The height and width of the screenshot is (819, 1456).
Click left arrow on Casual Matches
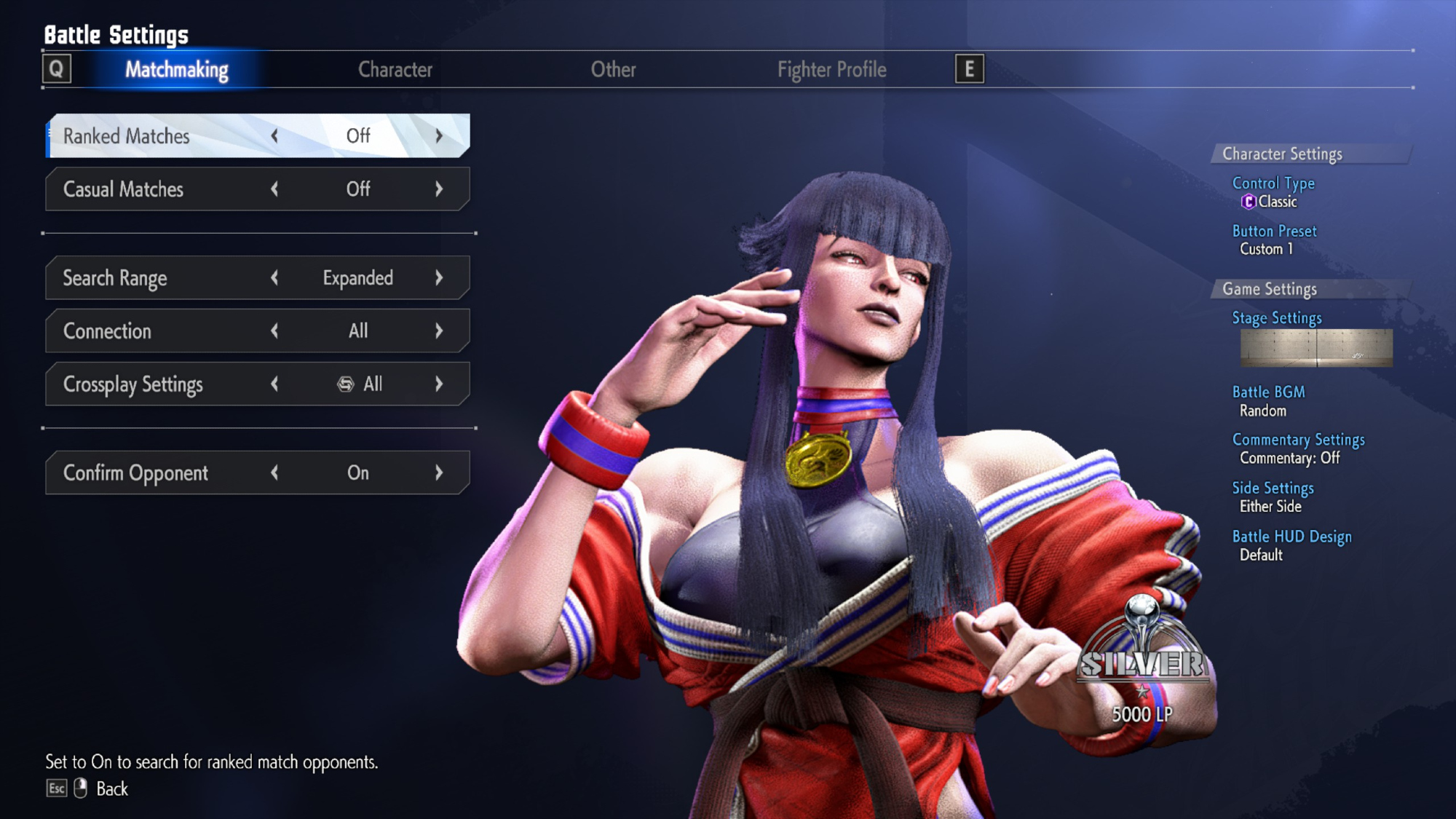tap(274, 189)
